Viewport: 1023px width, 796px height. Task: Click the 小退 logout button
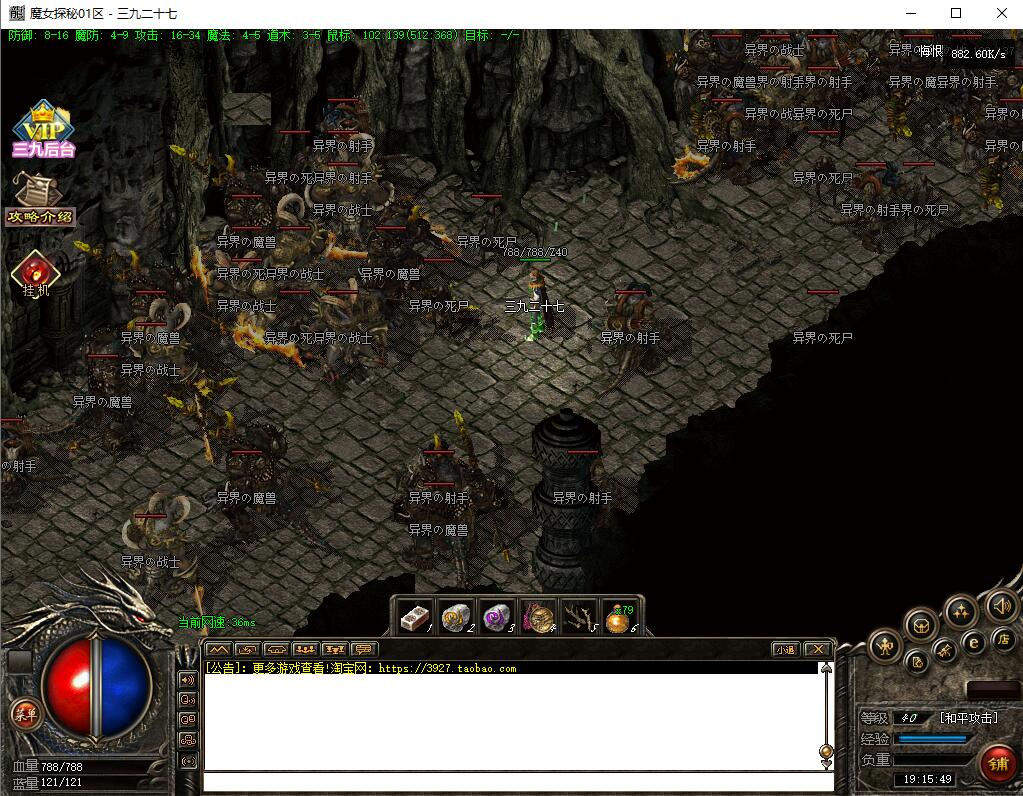pyautogui.click(x=785, y=649)
